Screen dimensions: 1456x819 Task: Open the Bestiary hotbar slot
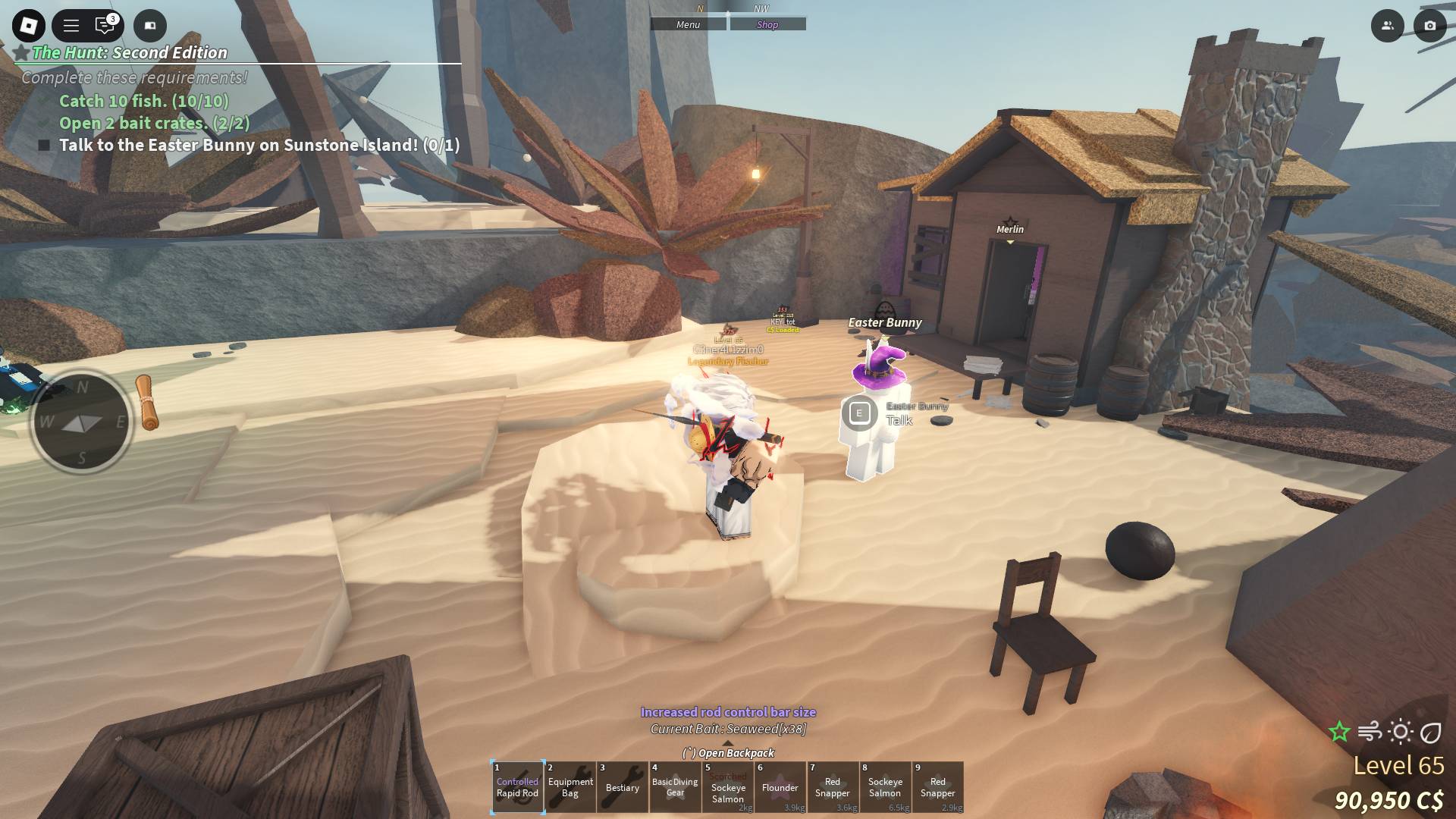[x=623, y=787]
